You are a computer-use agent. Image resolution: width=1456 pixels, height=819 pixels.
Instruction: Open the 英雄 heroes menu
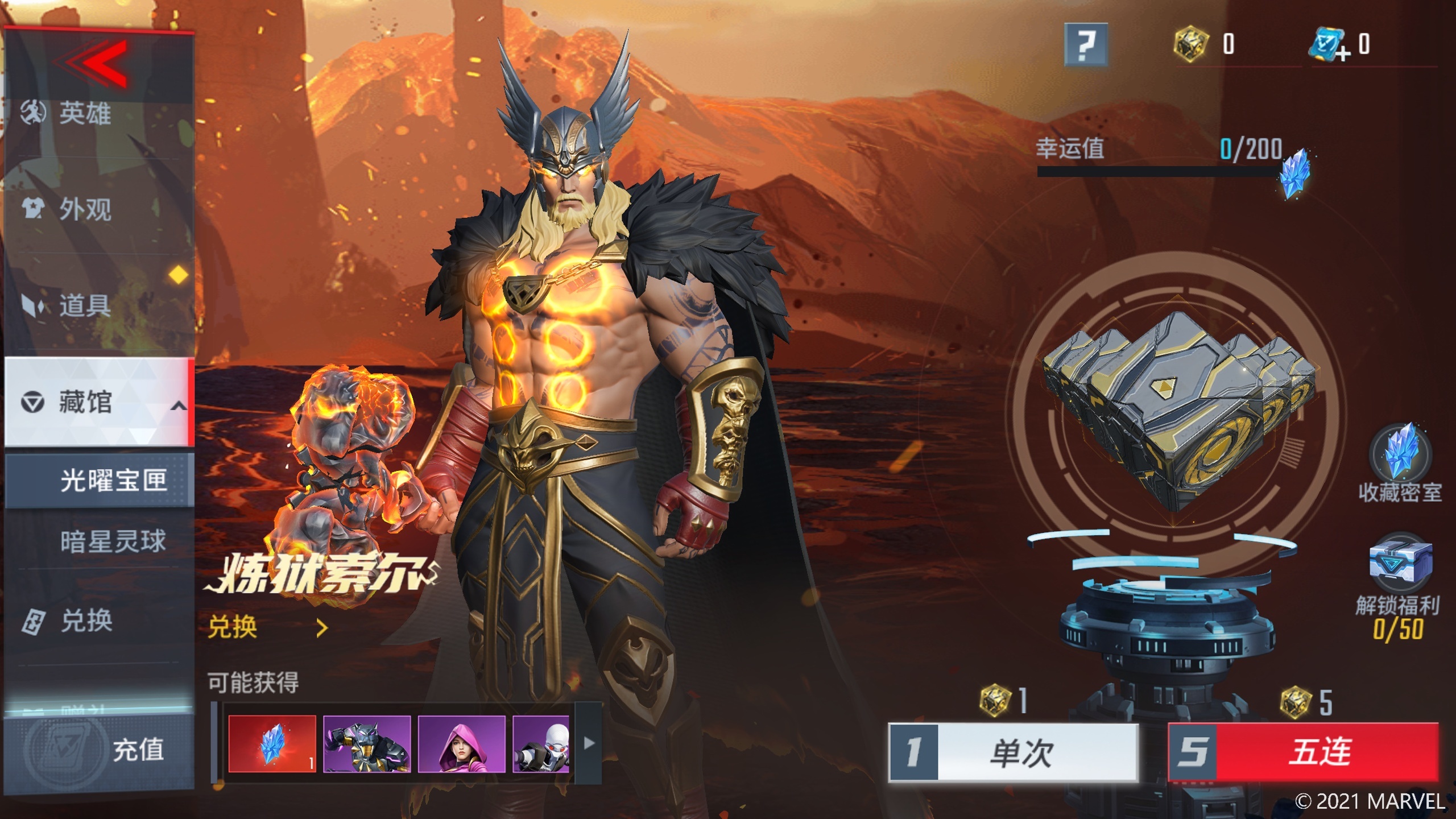(x=85, y=113)
